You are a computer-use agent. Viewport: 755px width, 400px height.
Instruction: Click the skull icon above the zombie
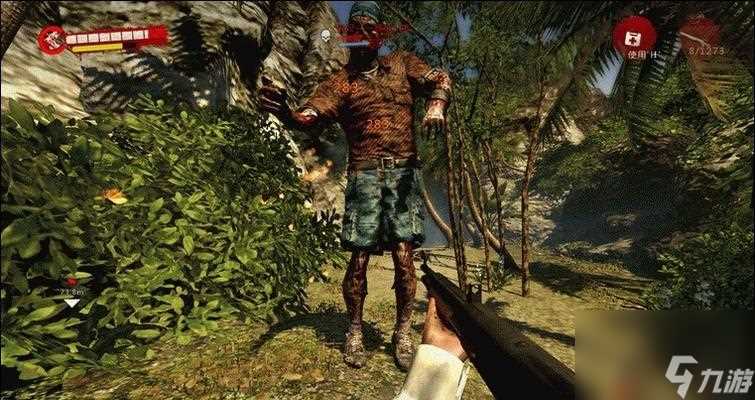click(x=327, y=34)
